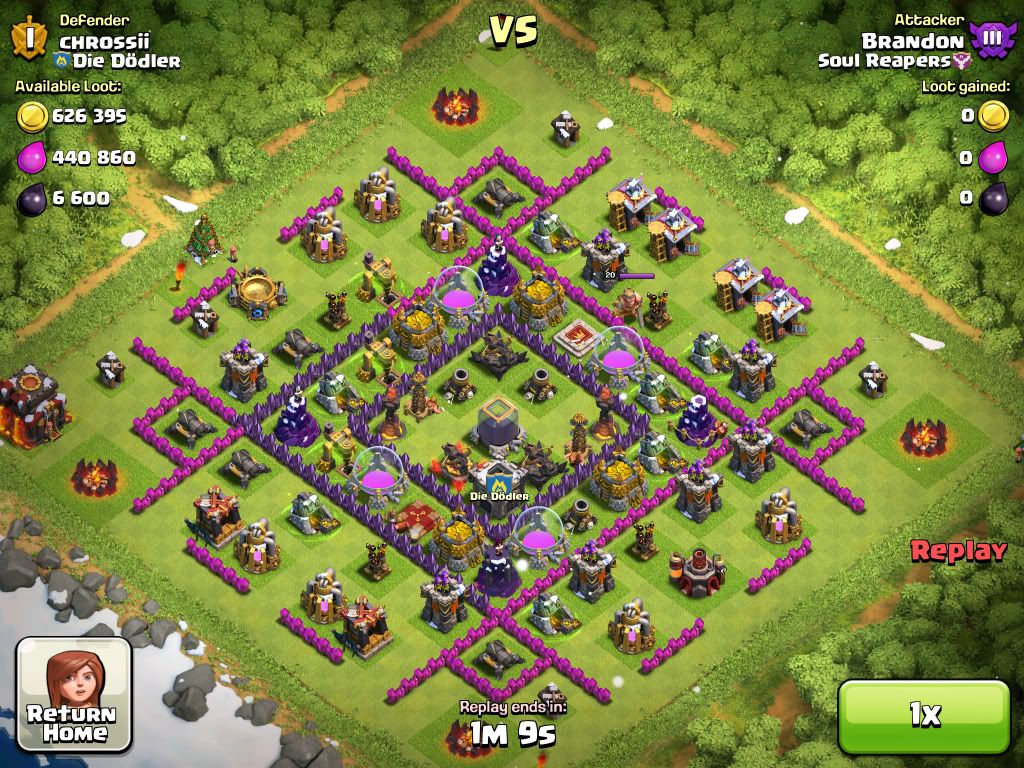Viewport: 1024px width, 768px height.
Task: Return Home using the villager button
Action: pos(74,695)
